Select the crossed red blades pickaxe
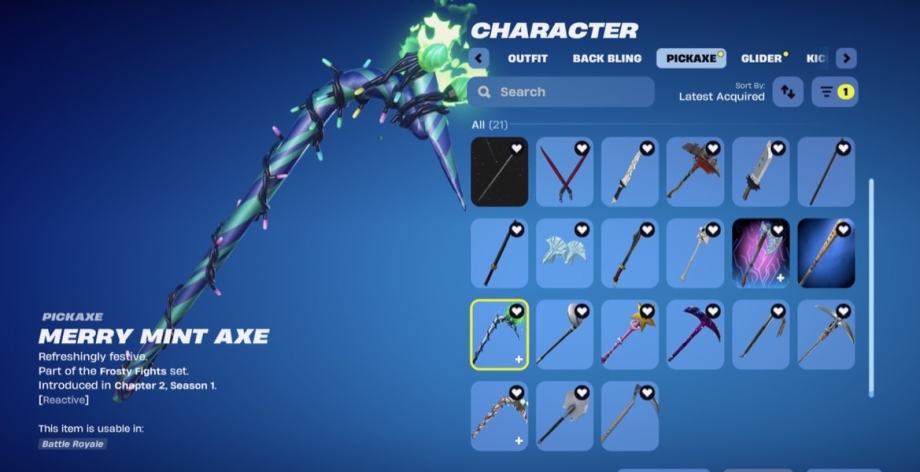The height and width of the screenshot is (472, 920). coord(564,172)
